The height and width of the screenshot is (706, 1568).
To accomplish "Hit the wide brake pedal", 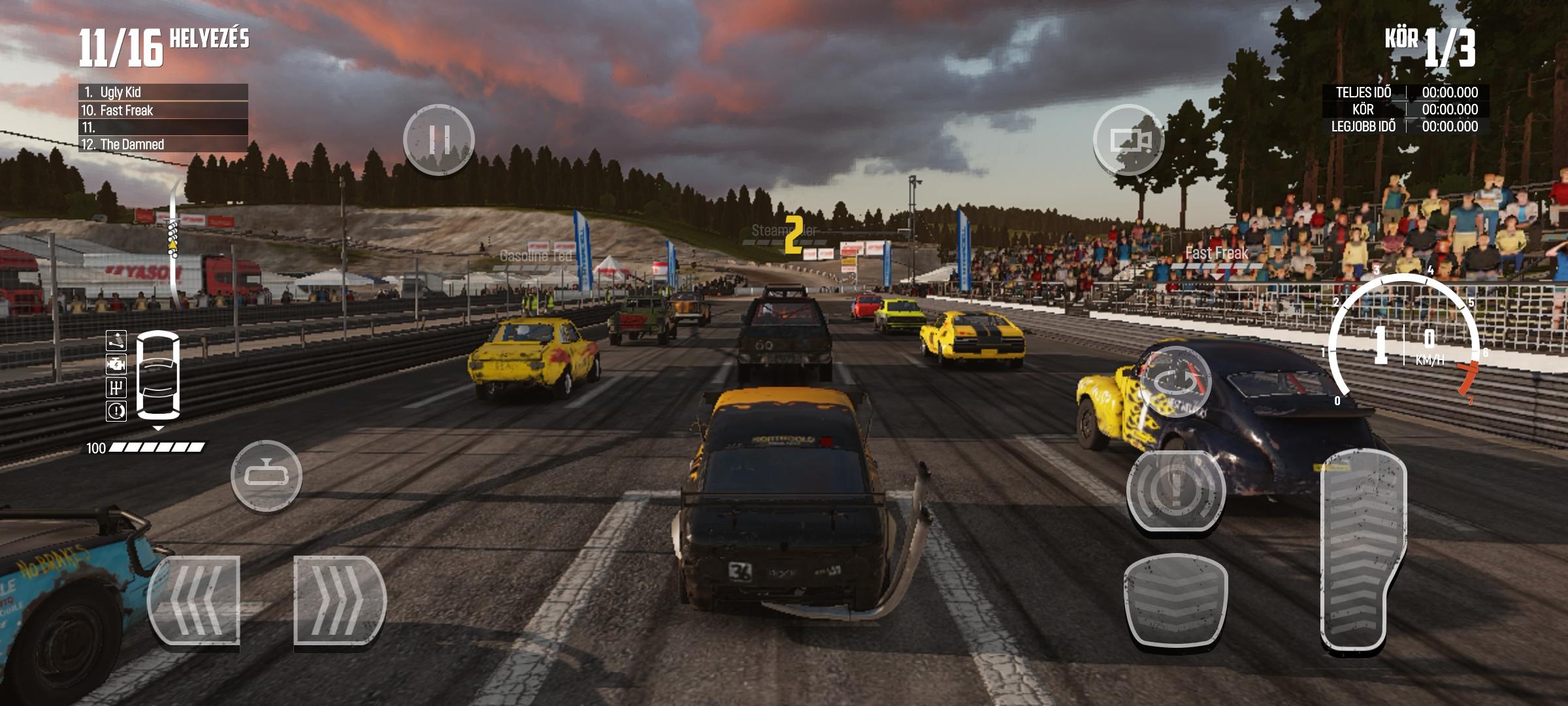I will 1175,600.
